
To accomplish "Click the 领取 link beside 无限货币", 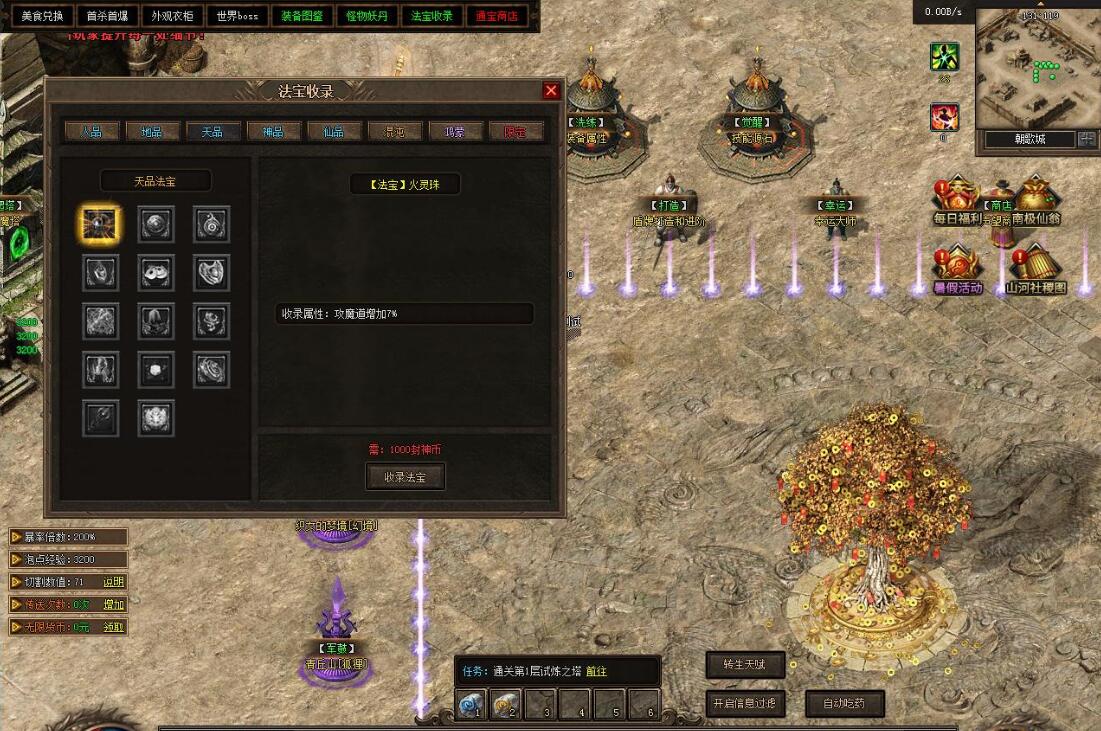I will pos(114,627).
